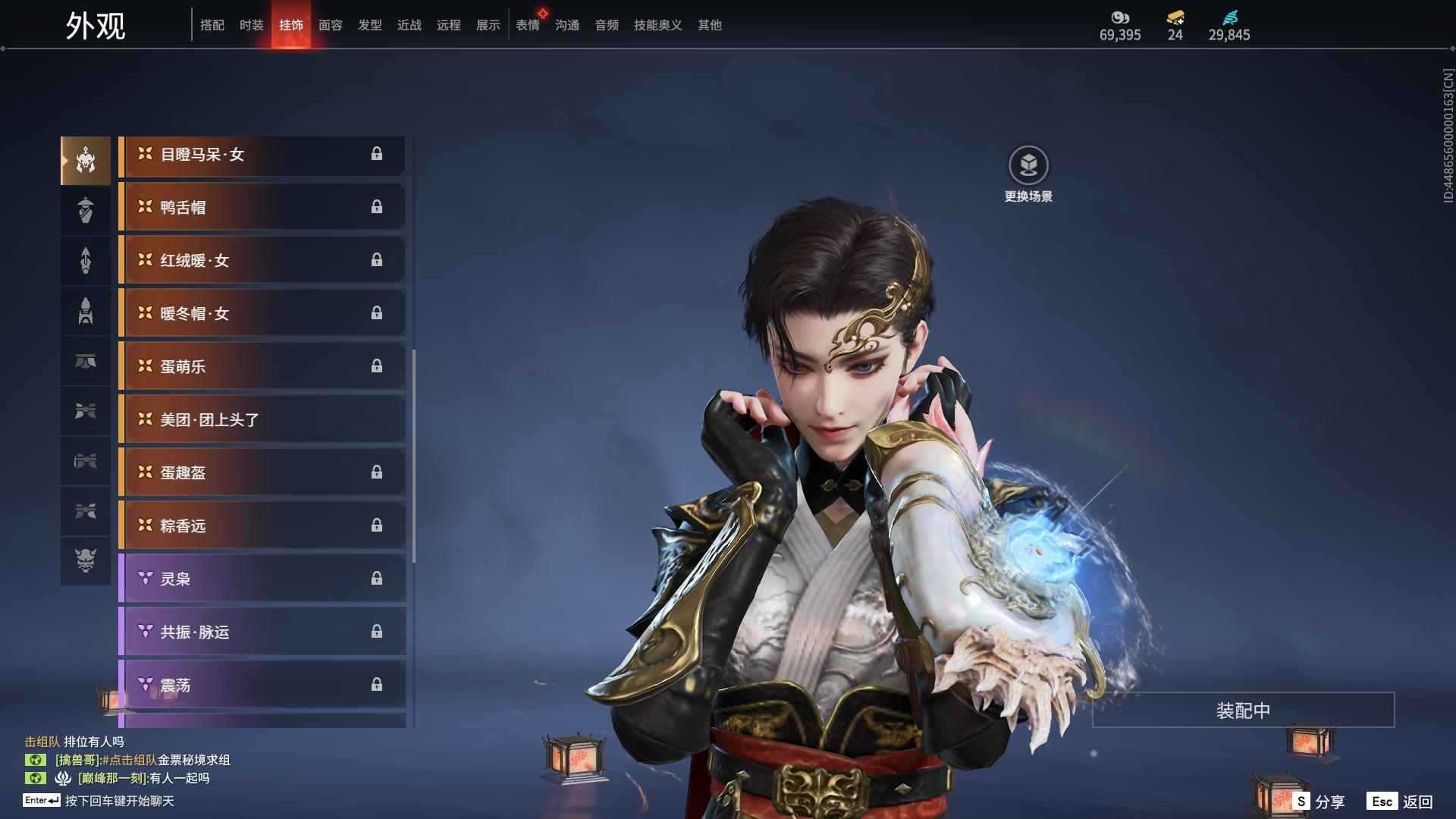Click the lock icon on the 鸭舌帽 item
Screen dimensions: 1456x819
click(378, 207)
